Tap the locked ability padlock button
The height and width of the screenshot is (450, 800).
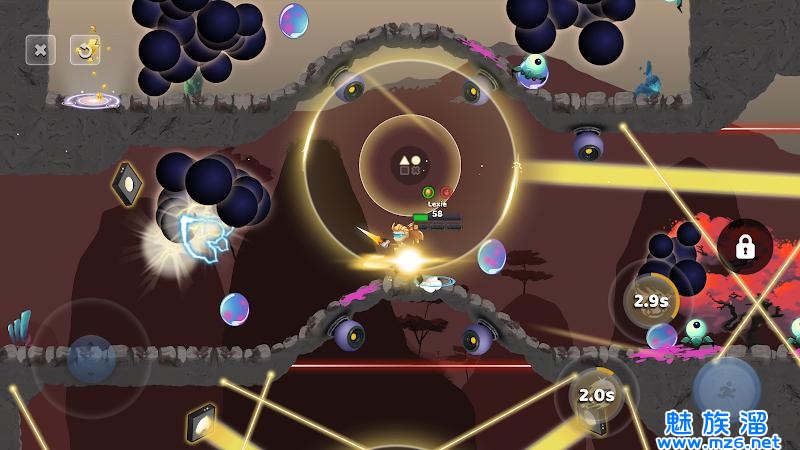(744, 247)
